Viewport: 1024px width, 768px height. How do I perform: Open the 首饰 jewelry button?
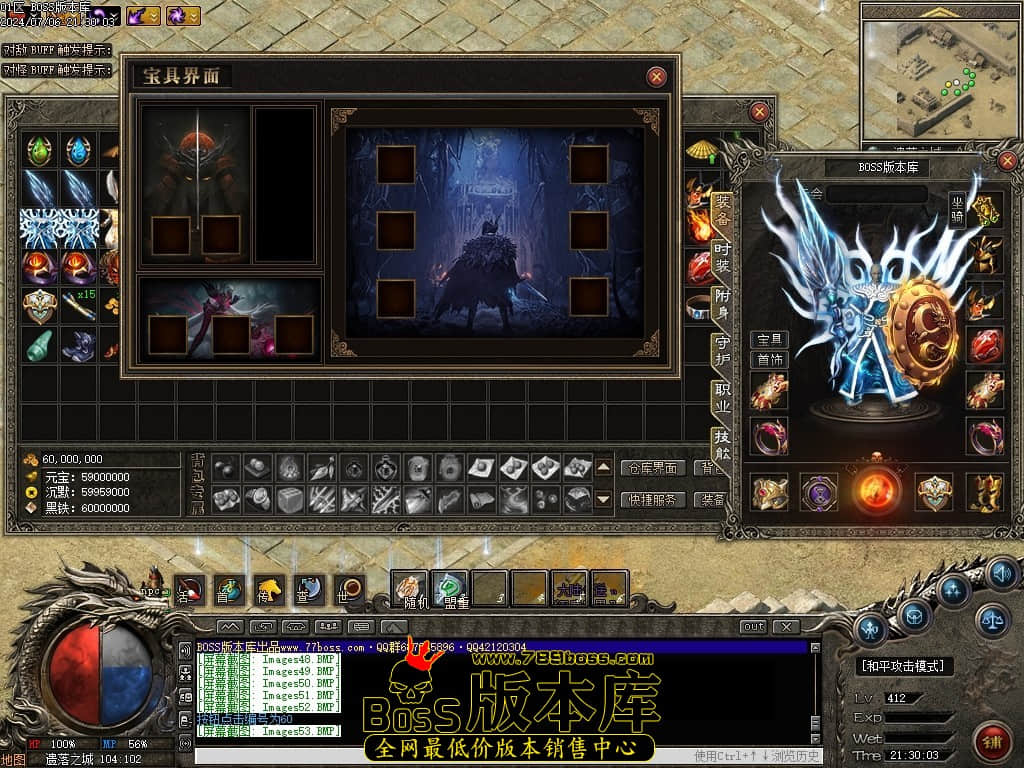click(769, 360)
